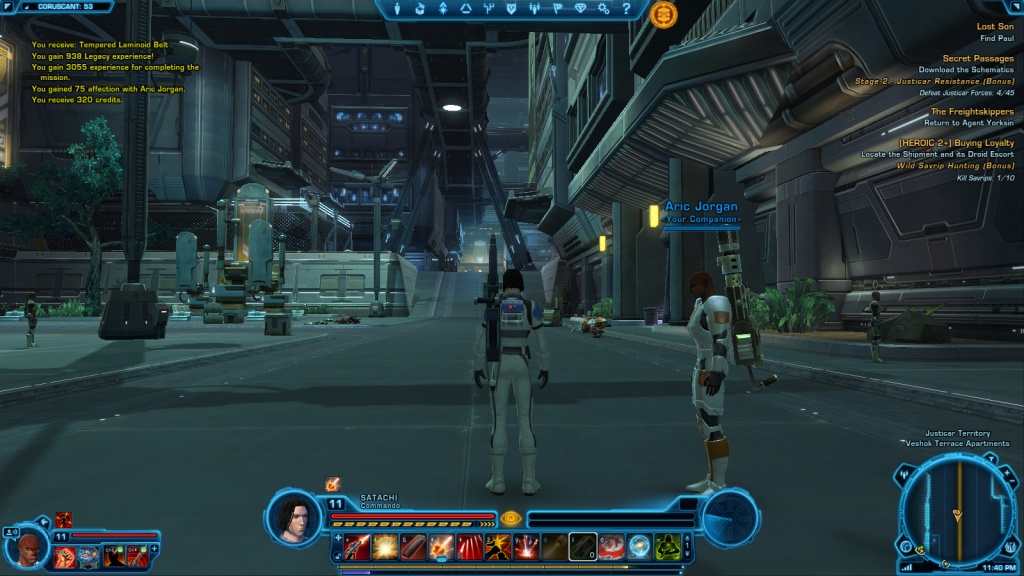The height and width of the screenshot is (576, 1024).
Task: Open the Preferences gear icon
Action: click(x=604, y=9)
